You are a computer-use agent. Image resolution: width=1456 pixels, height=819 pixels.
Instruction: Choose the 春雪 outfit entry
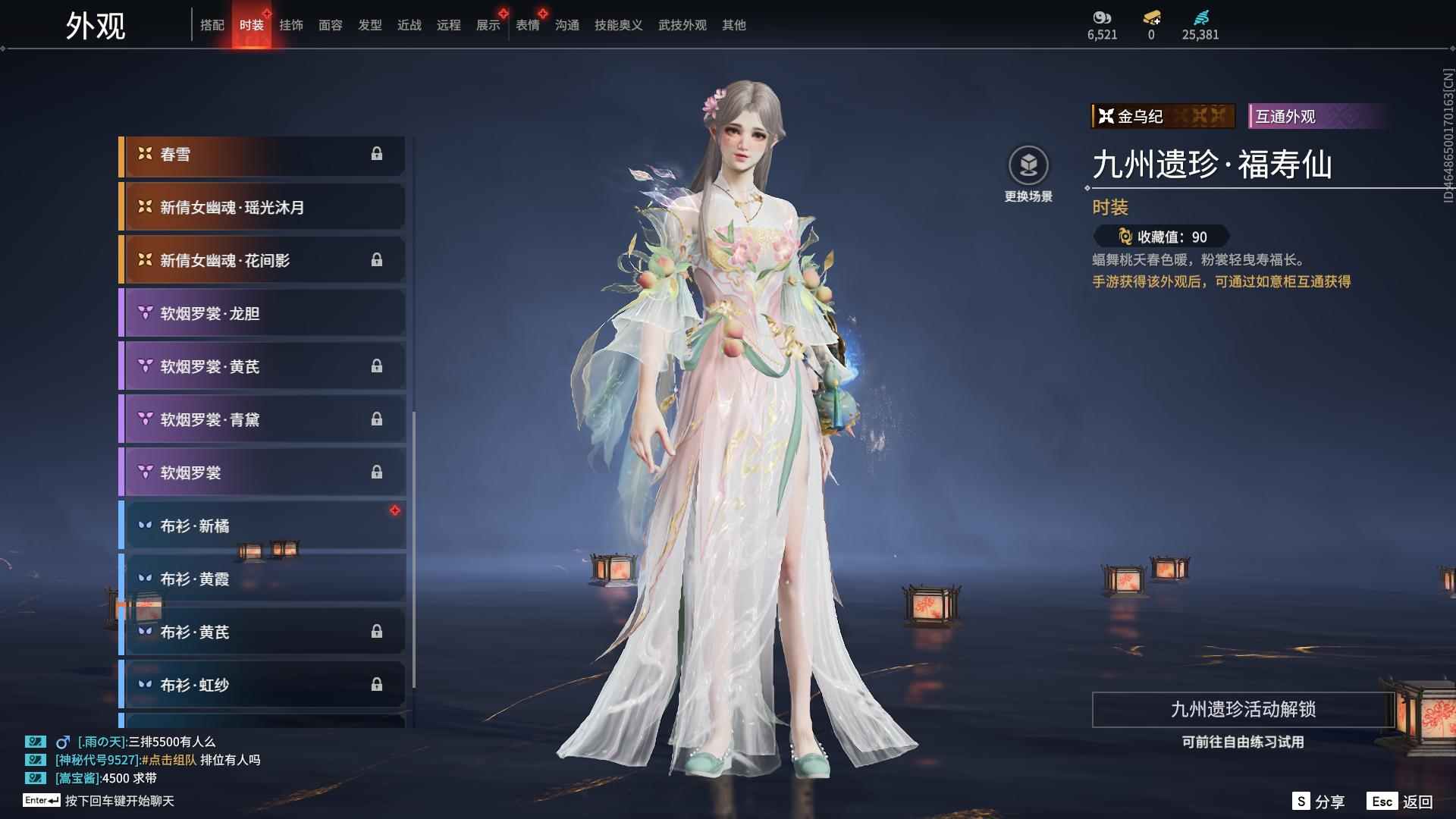(x=262, y=155)
